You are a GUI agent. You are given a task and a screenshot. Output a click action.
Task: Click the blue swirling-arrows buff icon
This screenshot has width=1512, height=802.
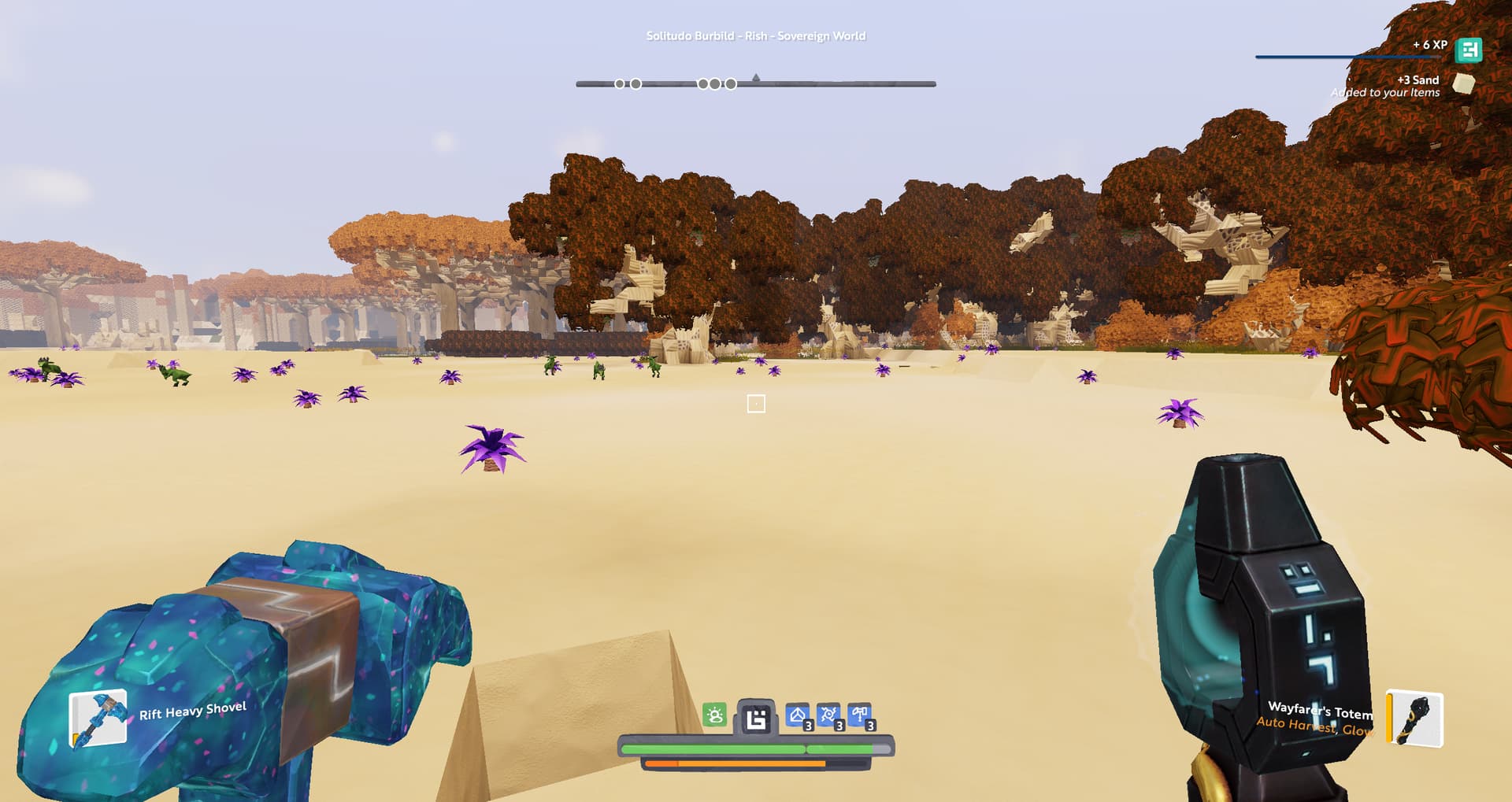[x=828, y=715]
